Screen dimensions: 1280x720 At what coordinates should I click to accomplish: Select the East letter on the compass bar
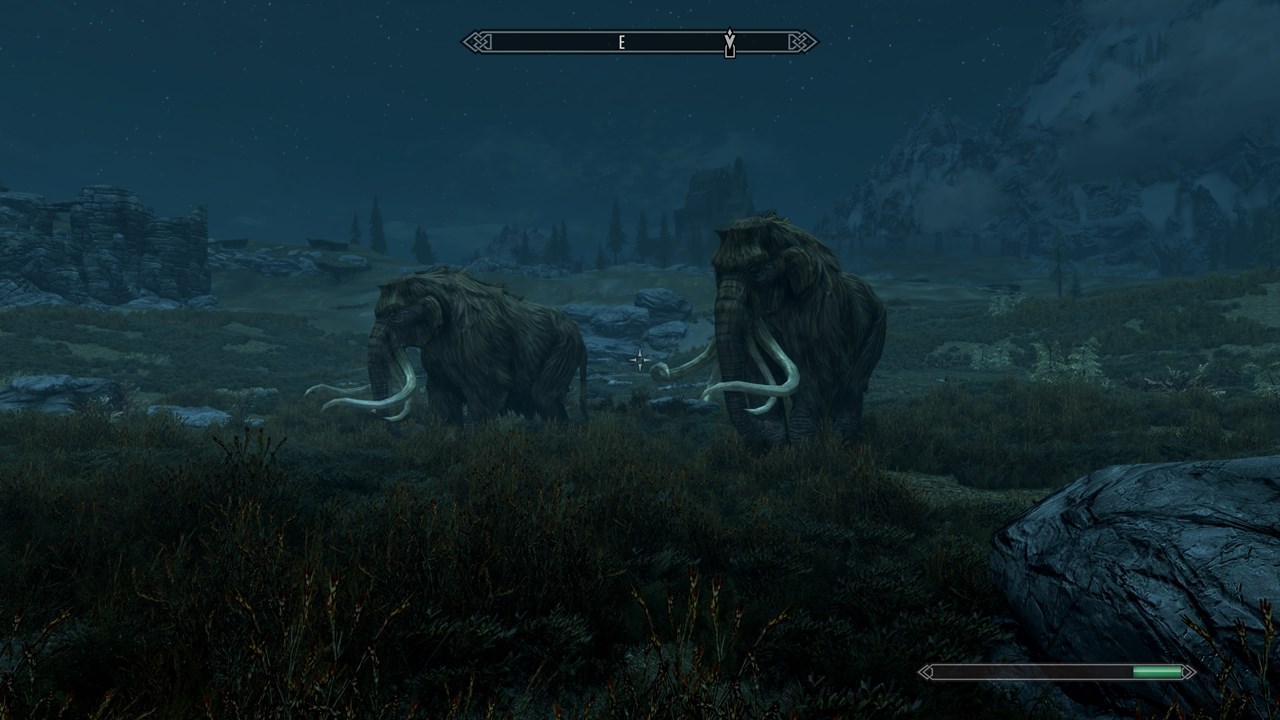(622, 42)
